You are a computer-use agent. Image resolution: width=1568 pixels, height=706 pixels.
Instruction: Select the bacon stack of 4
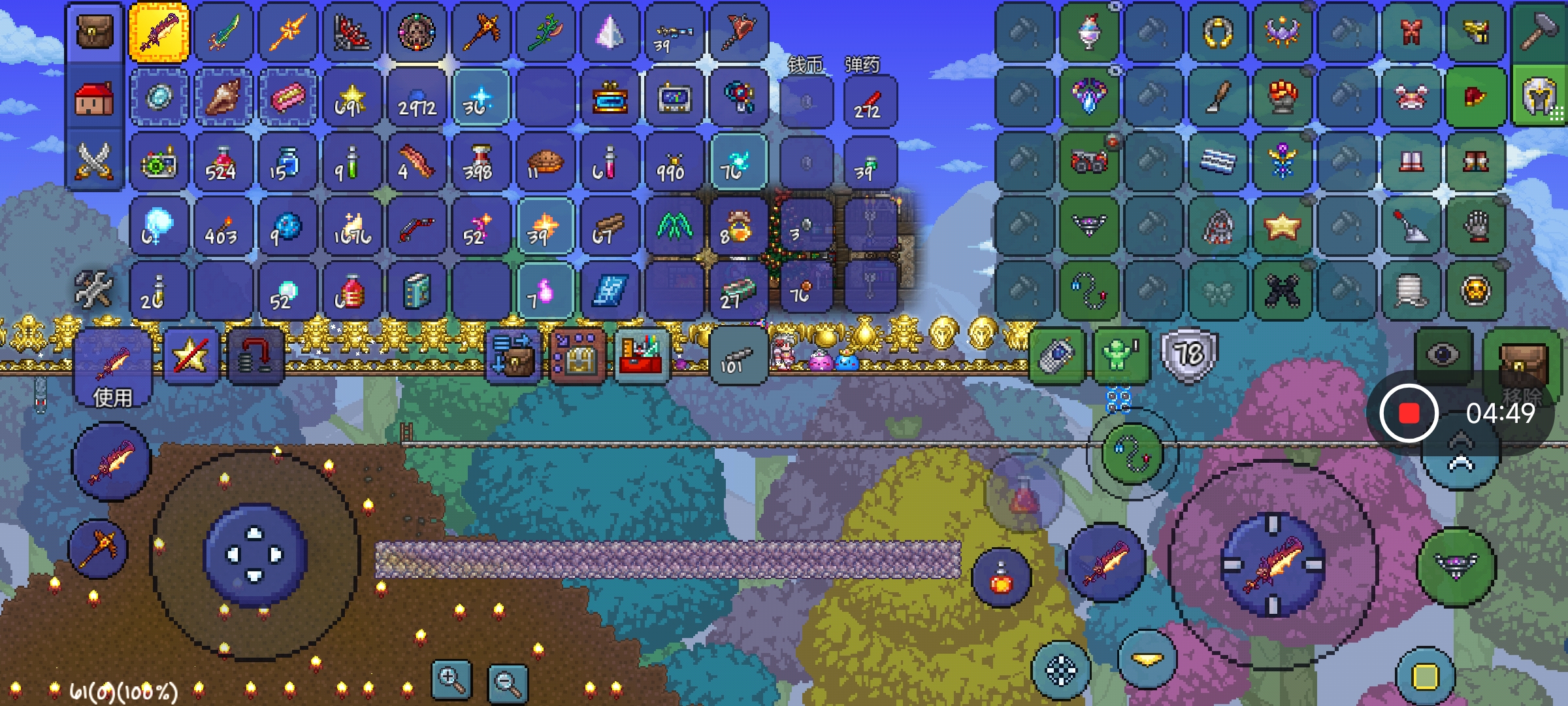click(416, 162)
